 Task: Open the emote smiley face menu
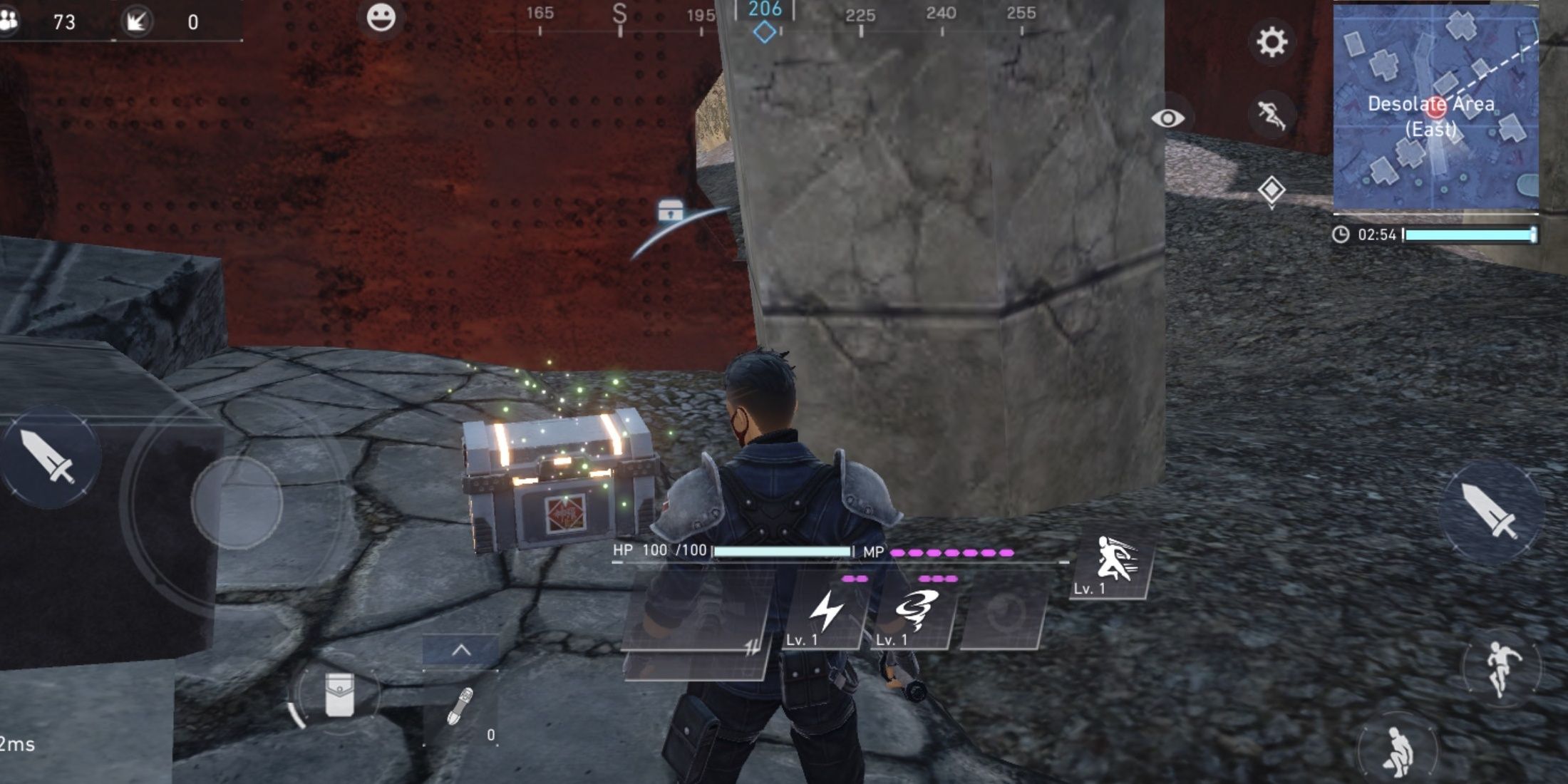click(x=381, y=18)
